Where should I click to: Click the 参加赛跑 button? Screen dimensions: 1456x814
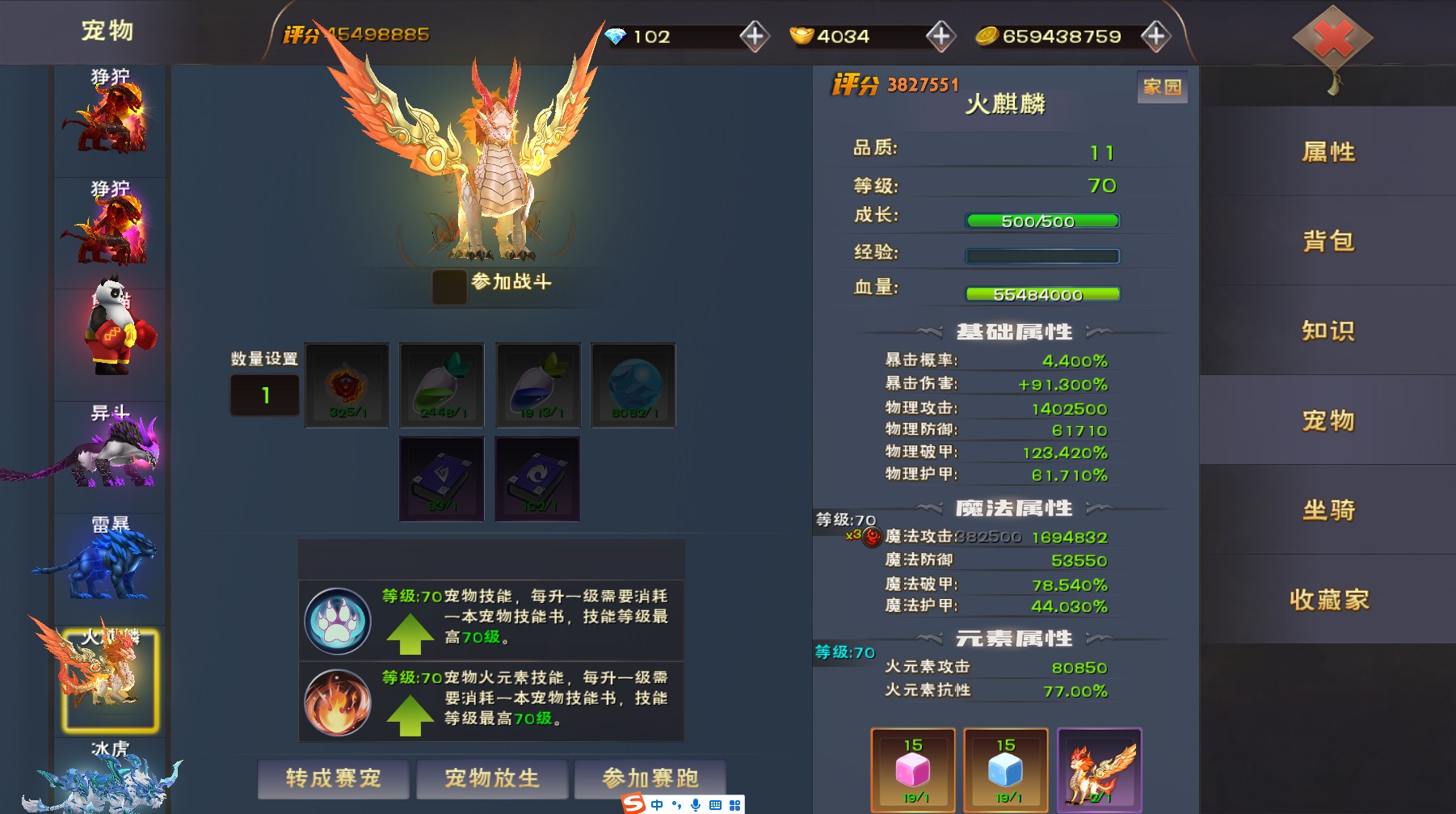[650, 778]
